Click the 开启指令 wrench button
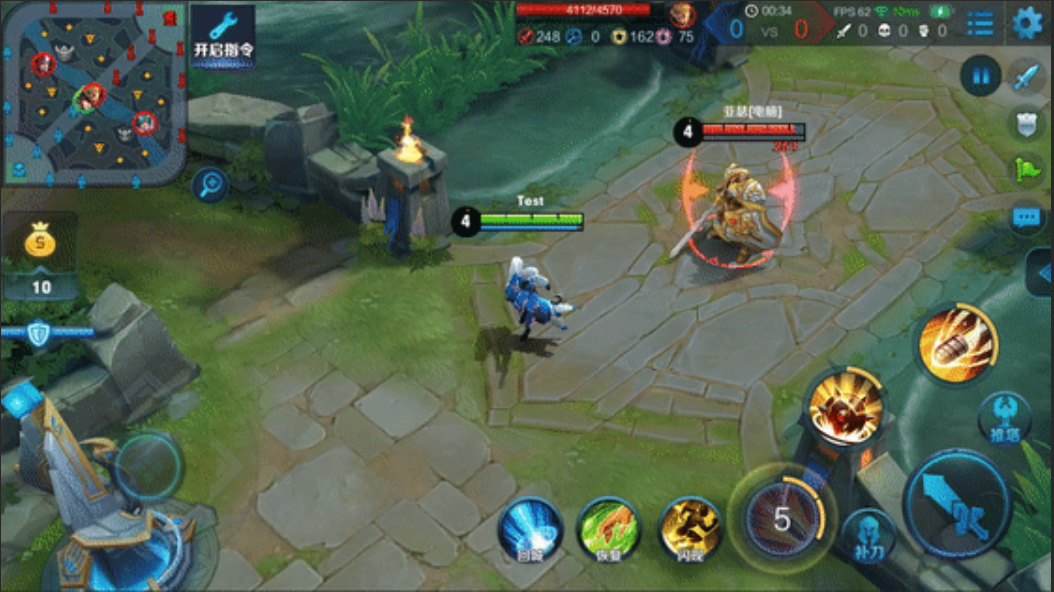The width and height of the screenshot is (1054, 592). (x=222, y=36)
